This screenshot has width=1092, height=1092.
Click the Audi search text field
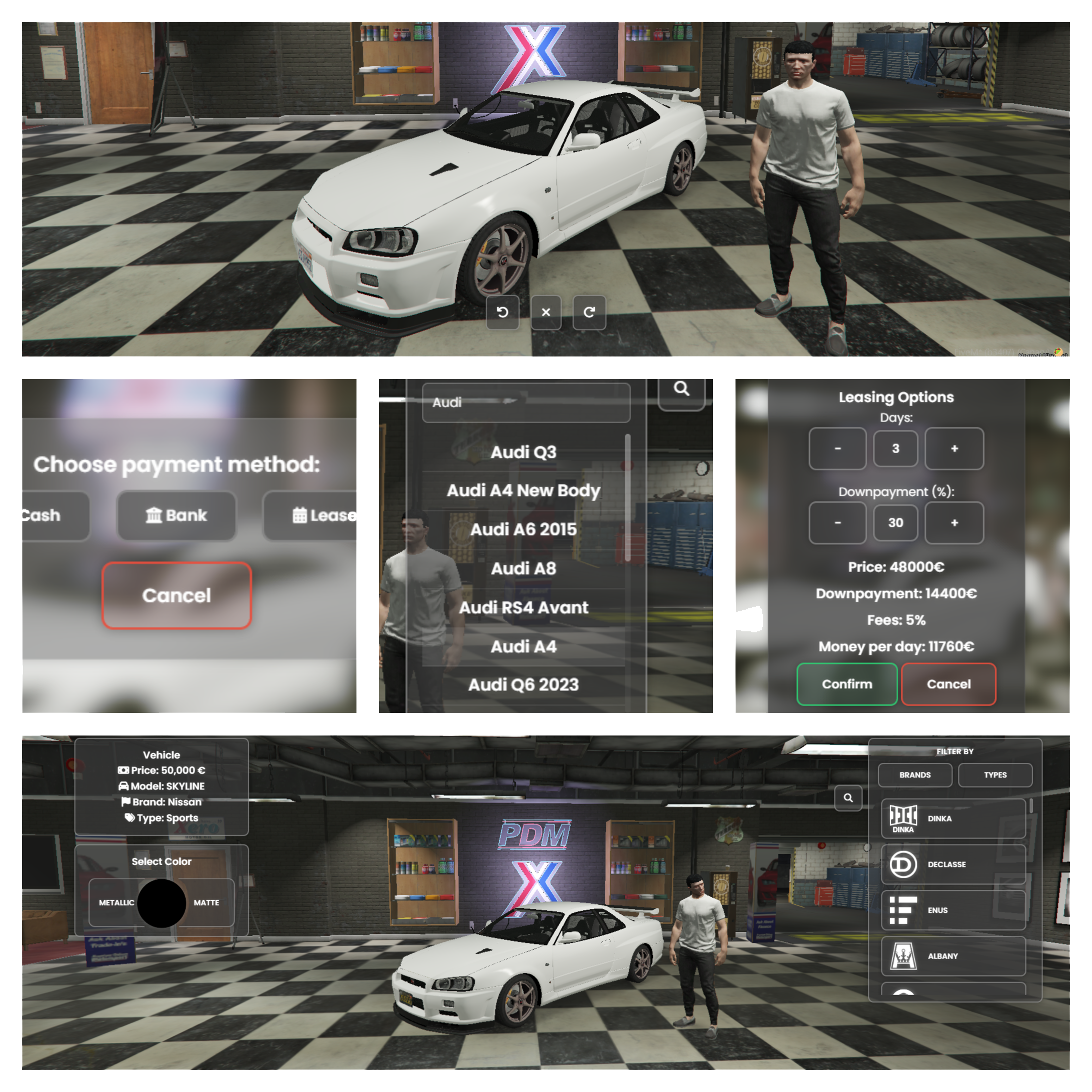coord(525,402)
